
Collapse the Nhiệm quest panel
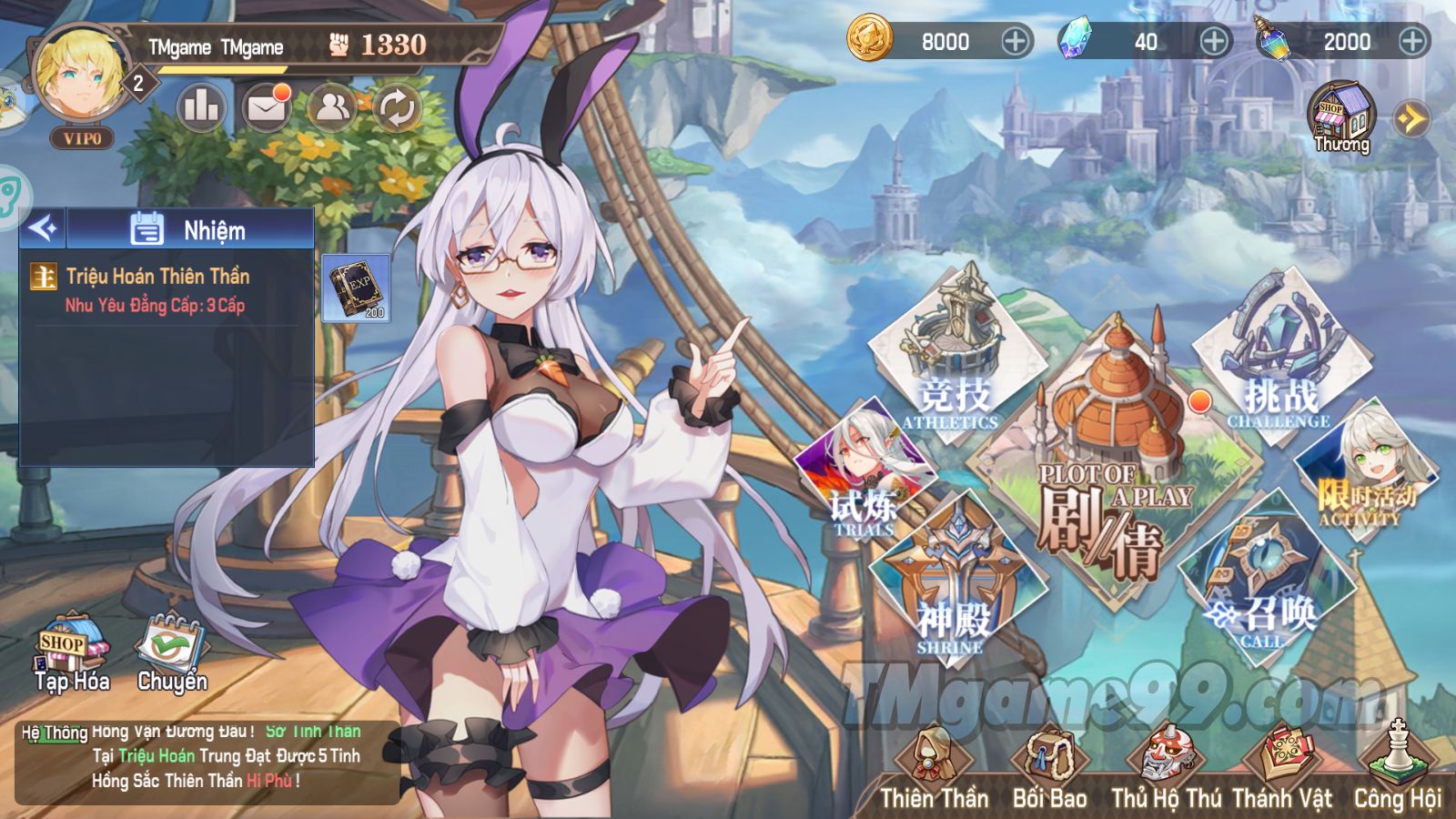(43, 228)
